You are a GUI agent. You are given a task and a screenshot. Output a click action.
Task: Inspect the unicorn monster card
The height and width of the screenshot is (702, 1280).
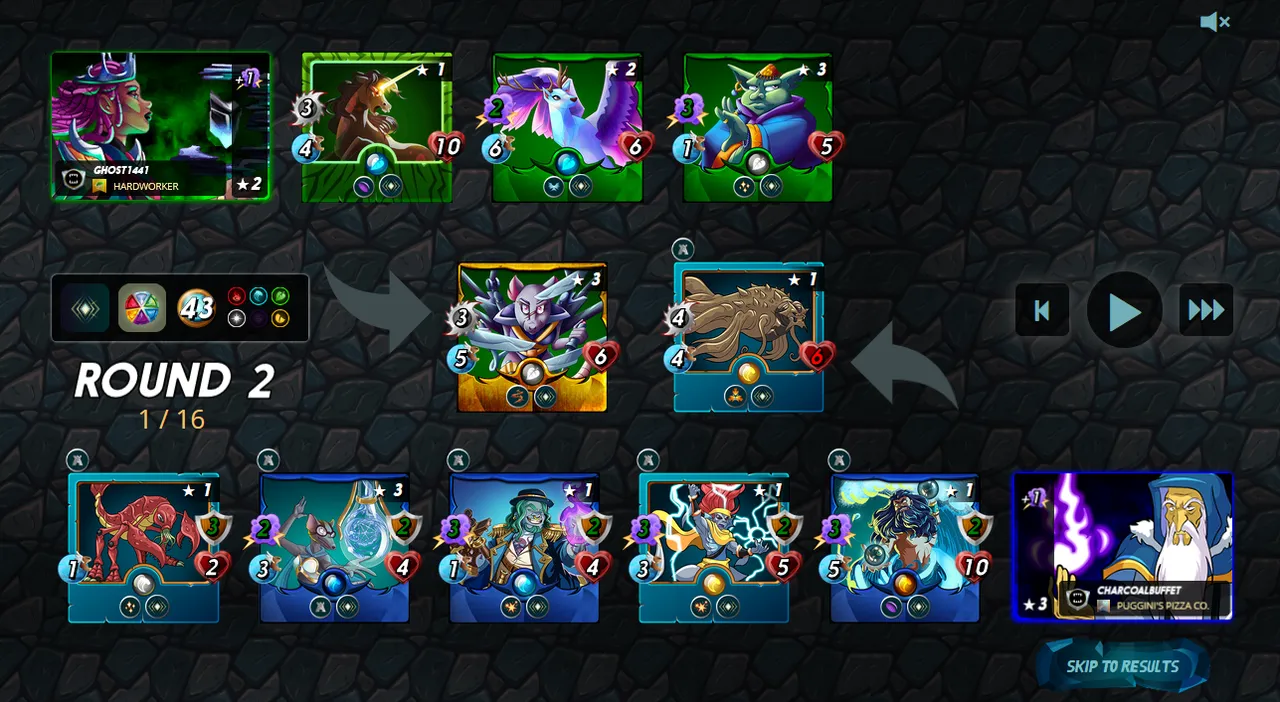376,127
